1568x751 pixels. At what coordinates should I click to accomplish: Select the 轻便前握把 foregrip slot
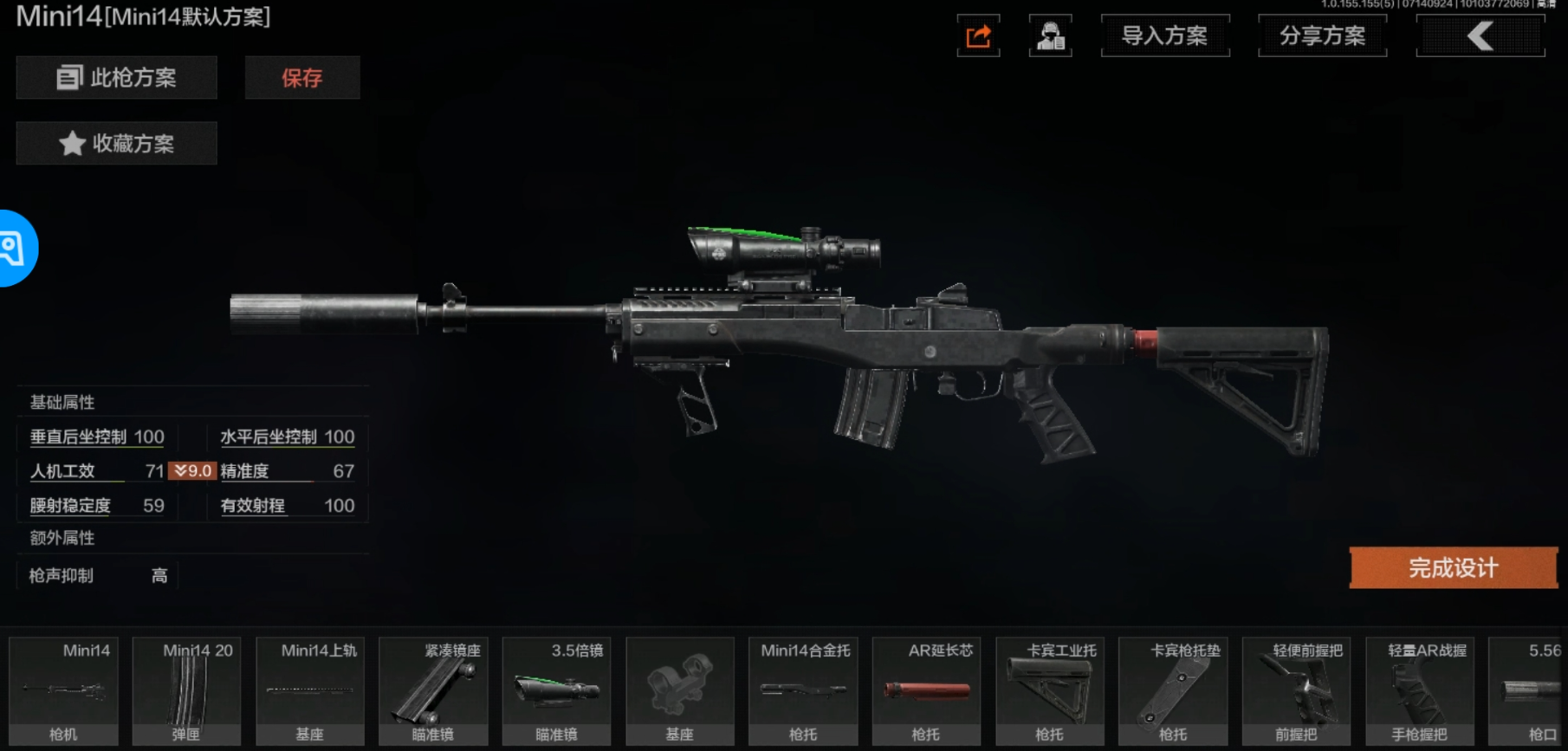[x=1296, y=691]
